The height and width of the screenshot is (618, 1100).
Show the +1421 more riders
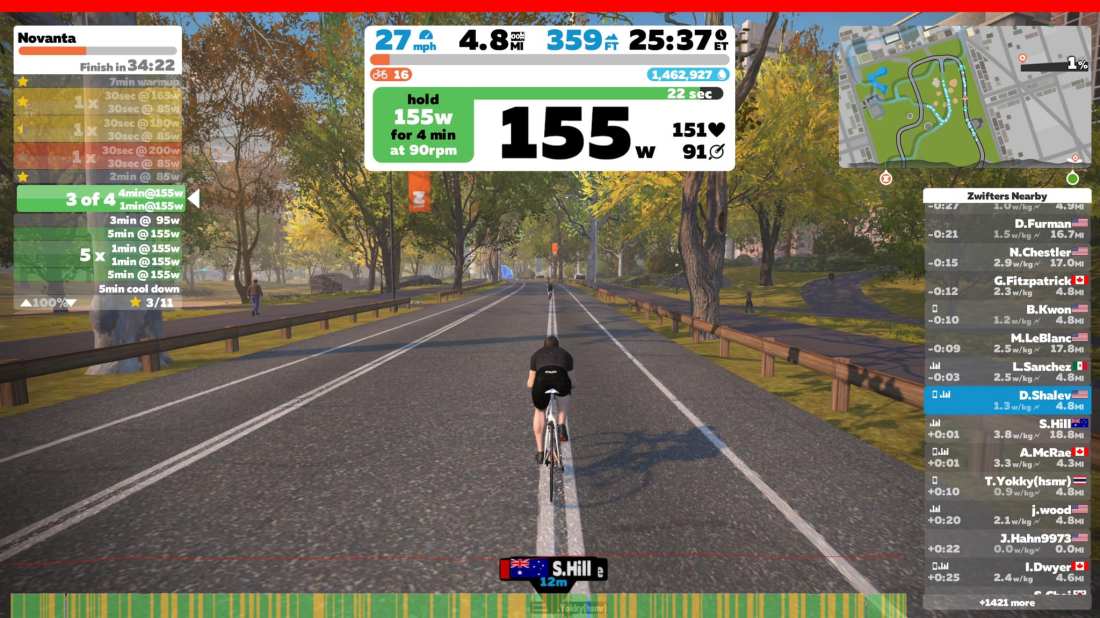click(x=1006, y=603)
